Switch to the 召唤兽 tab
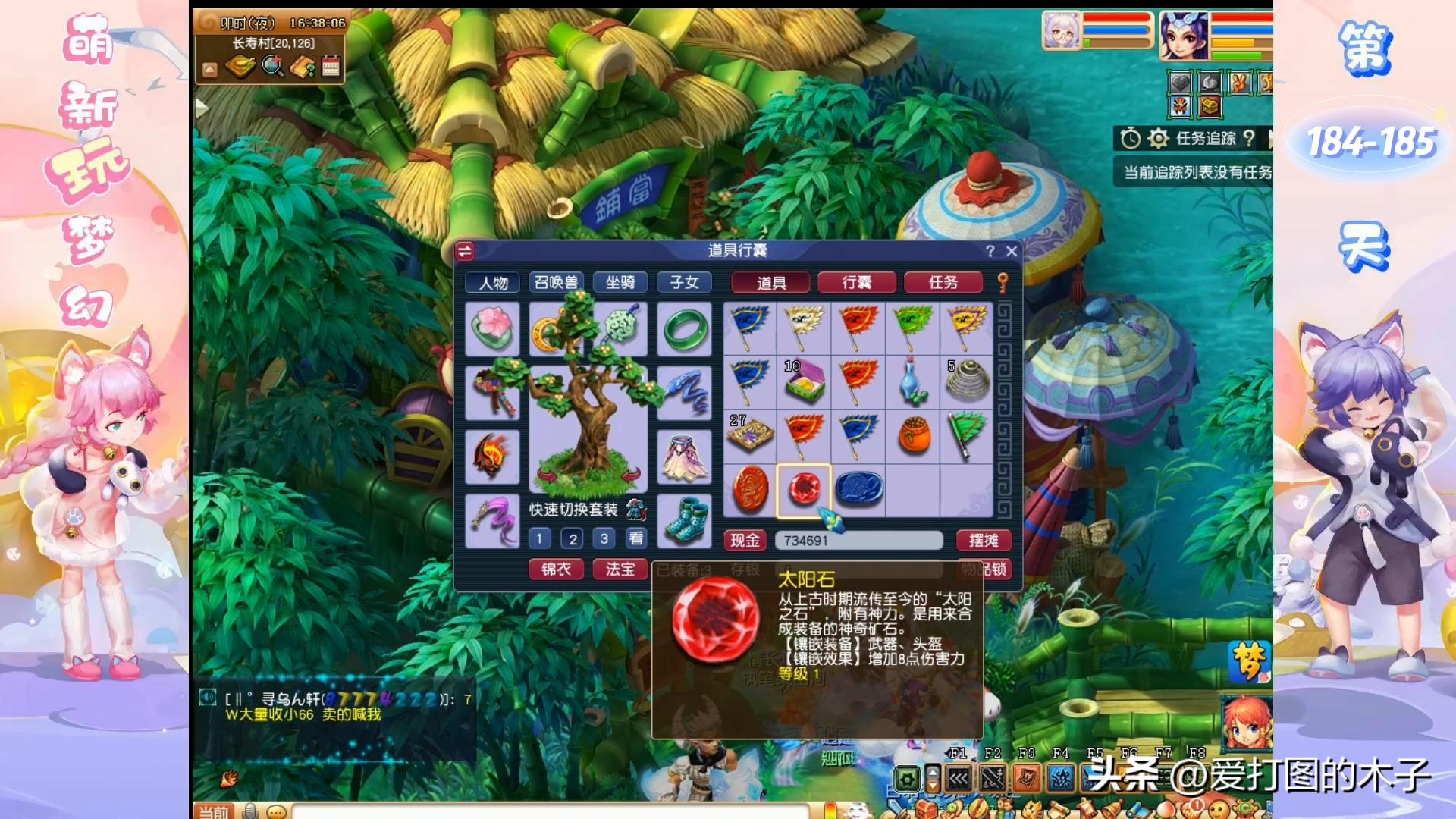This screenshot has width=1456, height=819. tap(557, 282)
